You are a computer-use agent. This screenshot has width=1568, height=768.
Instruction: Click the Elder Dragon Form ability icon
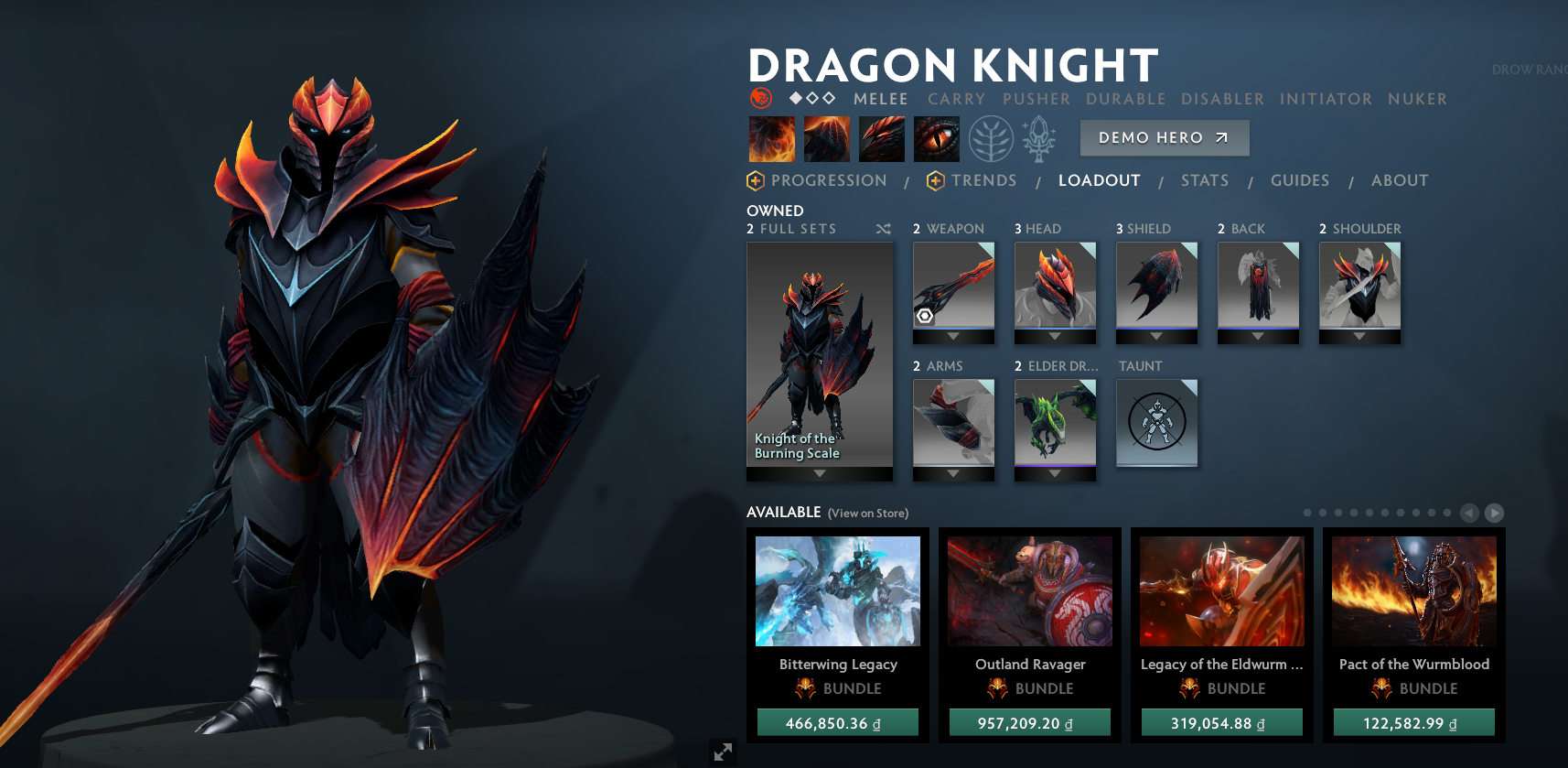pyautogui.click(x=881, y=138)
